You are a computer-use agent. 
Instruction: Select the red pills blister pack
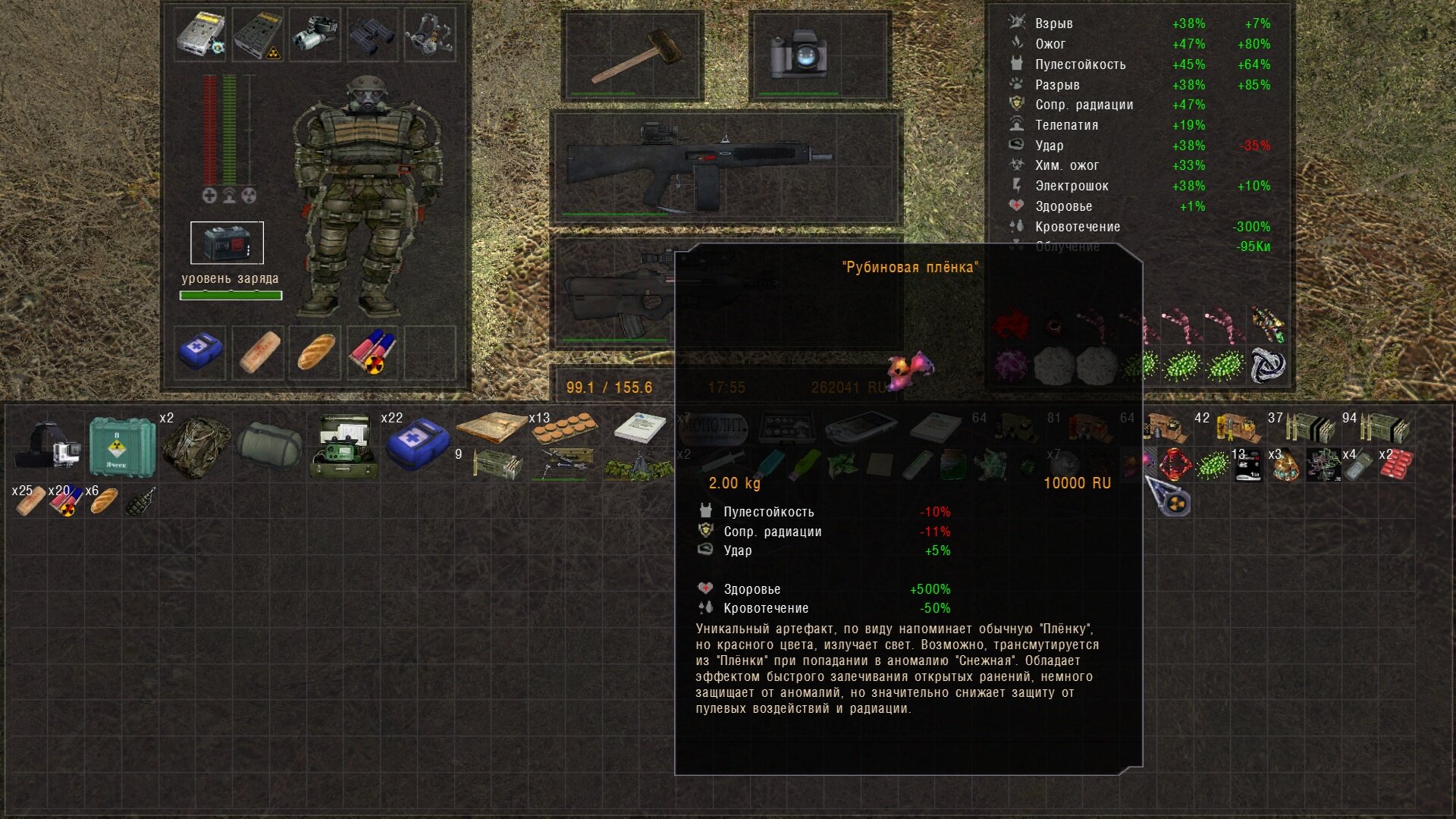pos(1395,464)
